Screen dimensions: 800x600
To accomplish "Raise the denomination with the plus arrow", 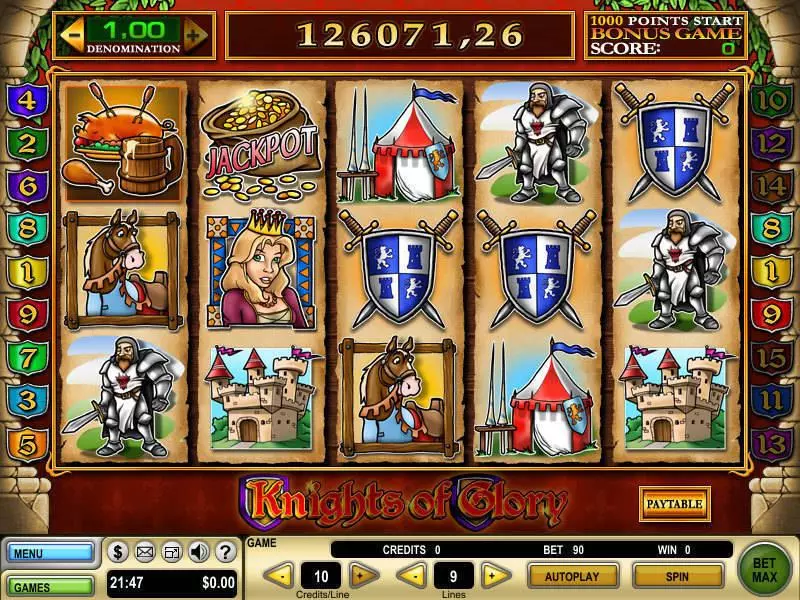I will click(x=195, y=34).
